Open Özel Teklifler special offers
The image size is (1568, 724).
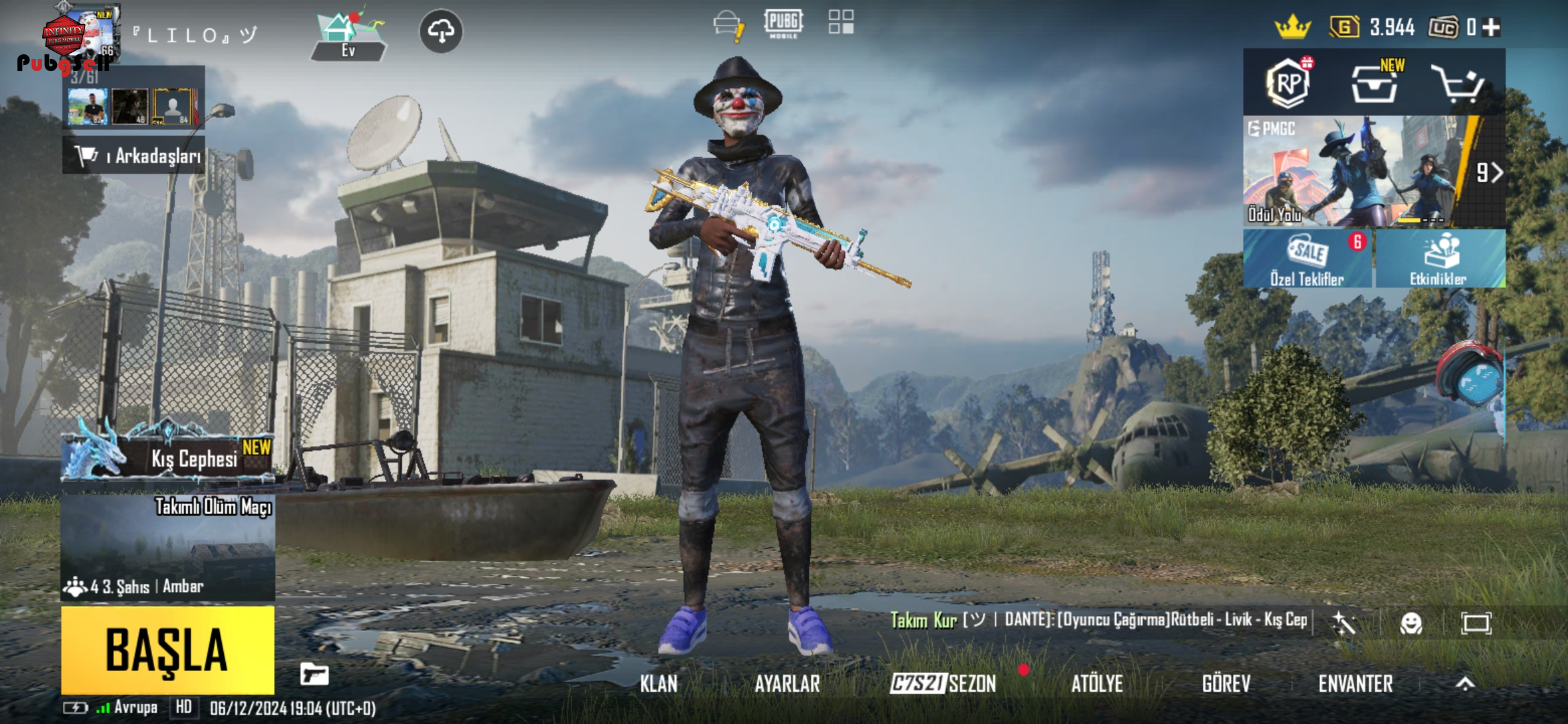tap(1307, 259)
